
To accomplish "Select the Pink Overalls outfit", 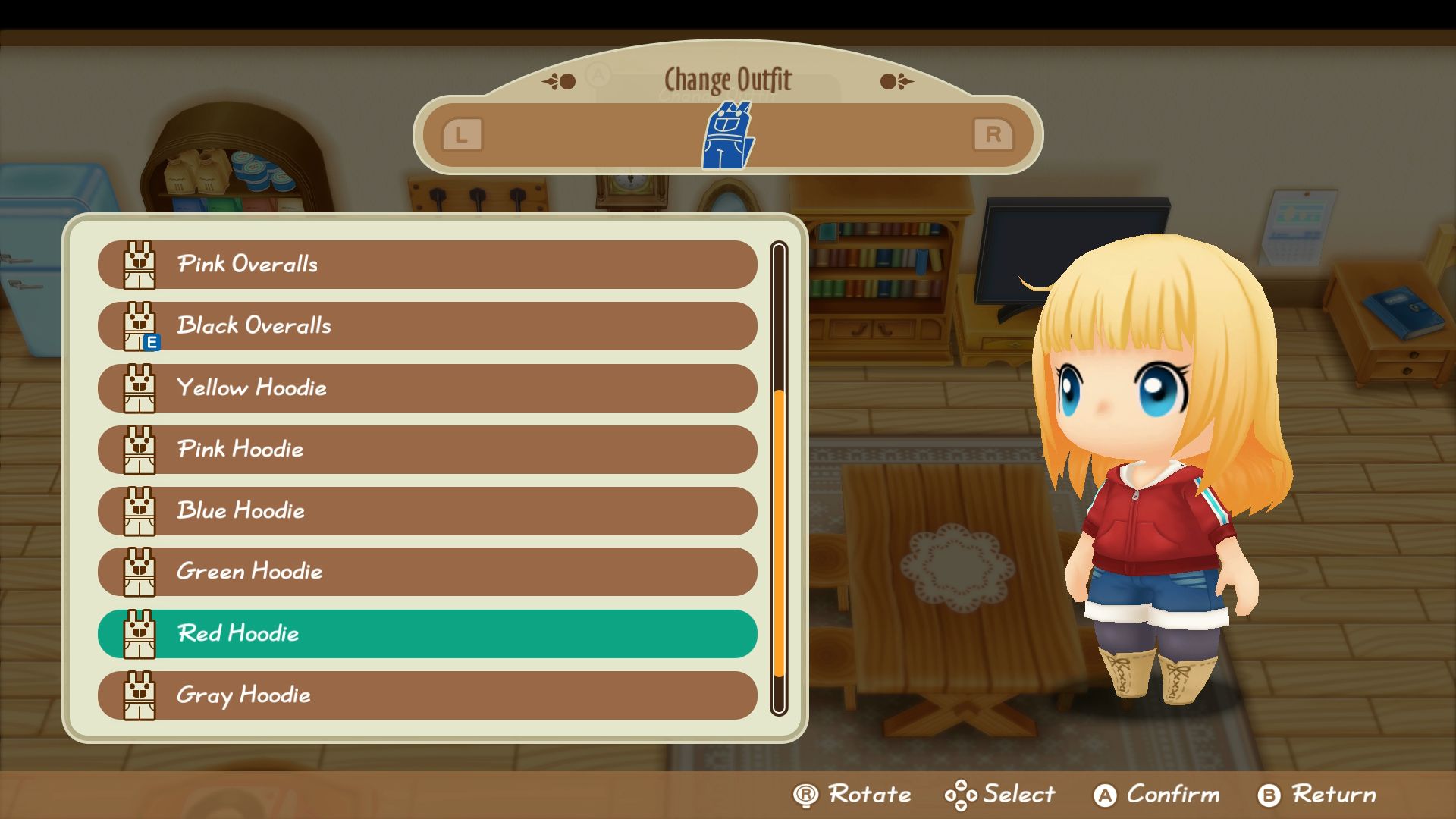I will point(427,265).
